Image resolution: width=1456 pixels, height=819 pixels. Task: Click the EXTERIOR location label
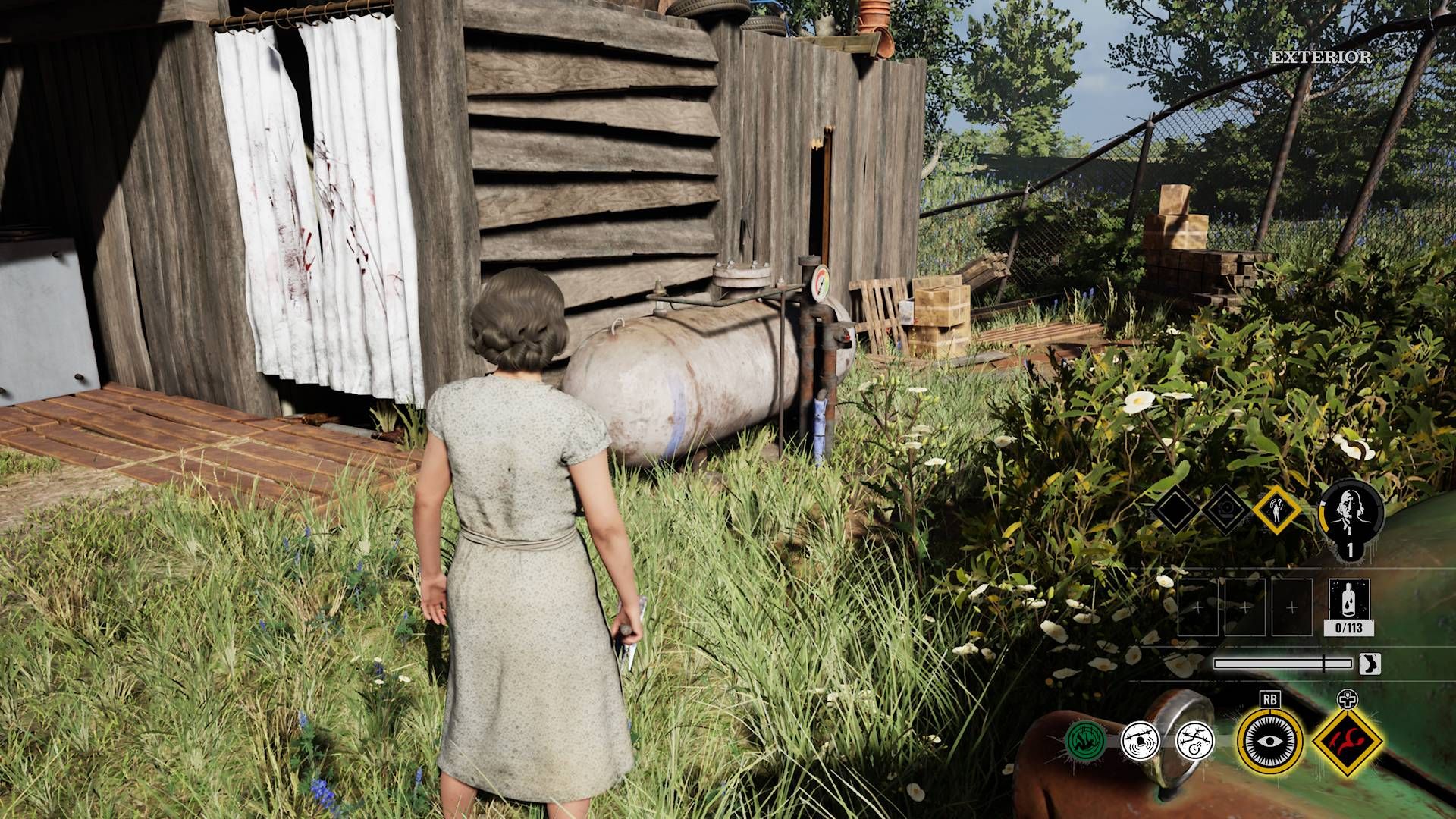coord(1323,55)
